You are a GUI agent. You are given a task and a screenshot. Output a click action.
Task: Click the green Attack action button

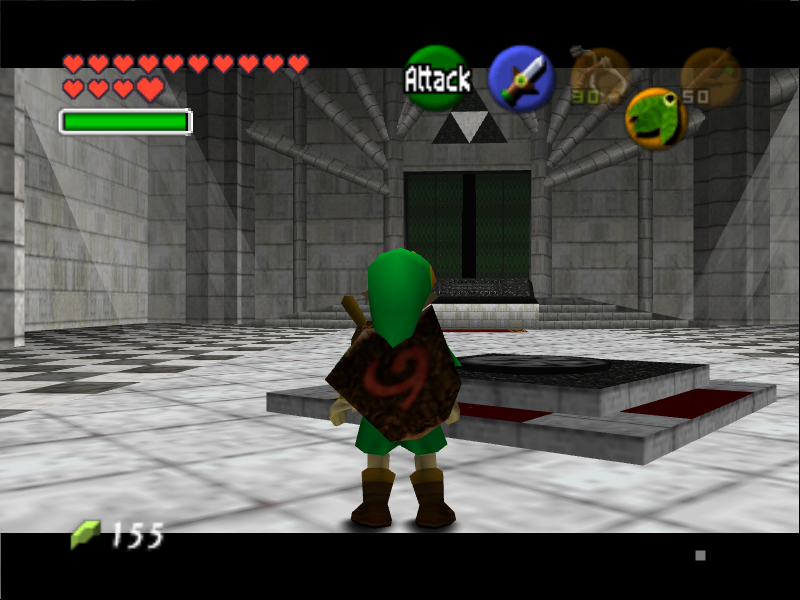[x=437, y=78]
